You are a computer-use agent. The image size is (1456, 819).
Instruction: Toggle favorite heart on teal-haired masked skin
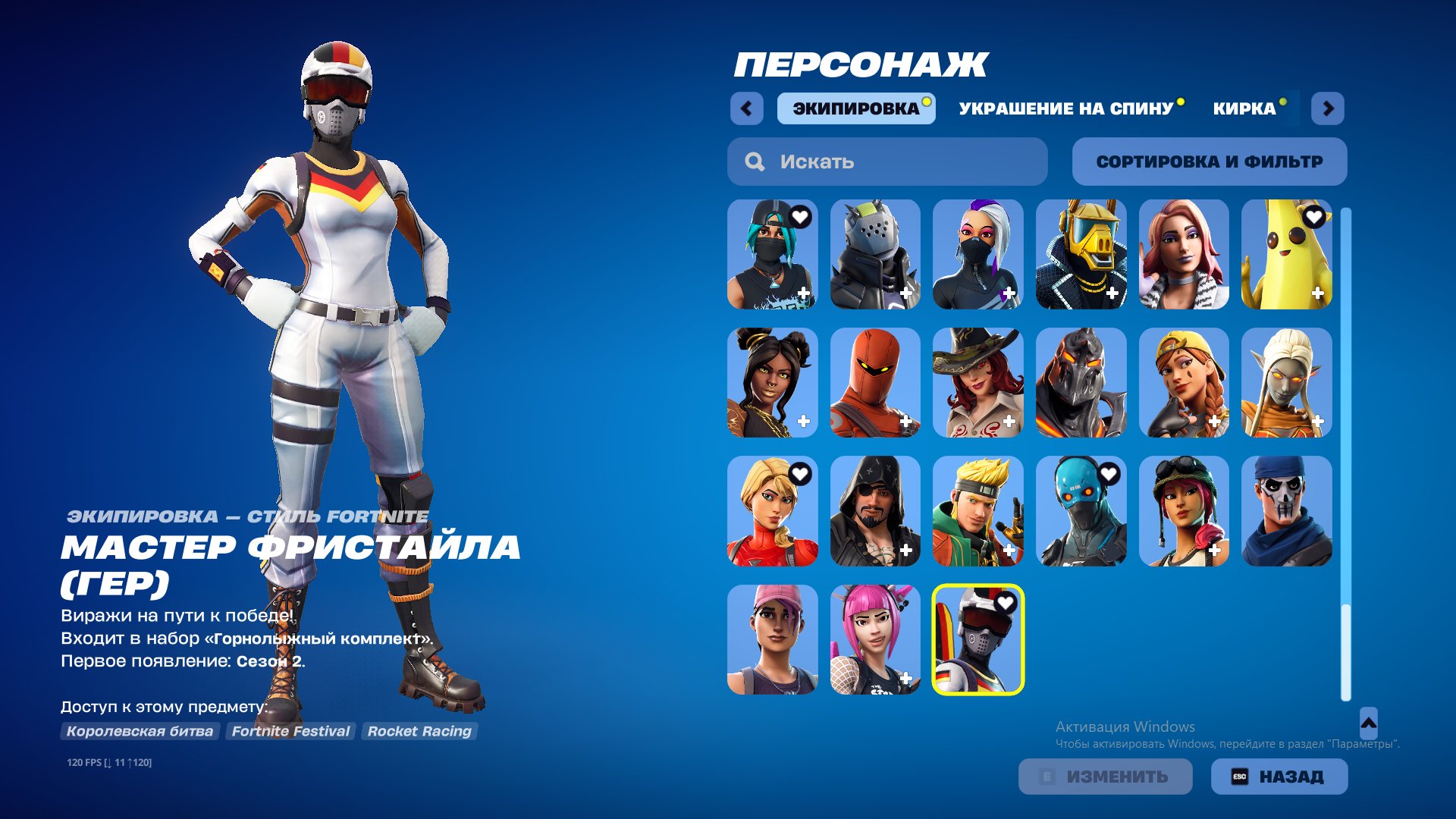tap(797, 218)
